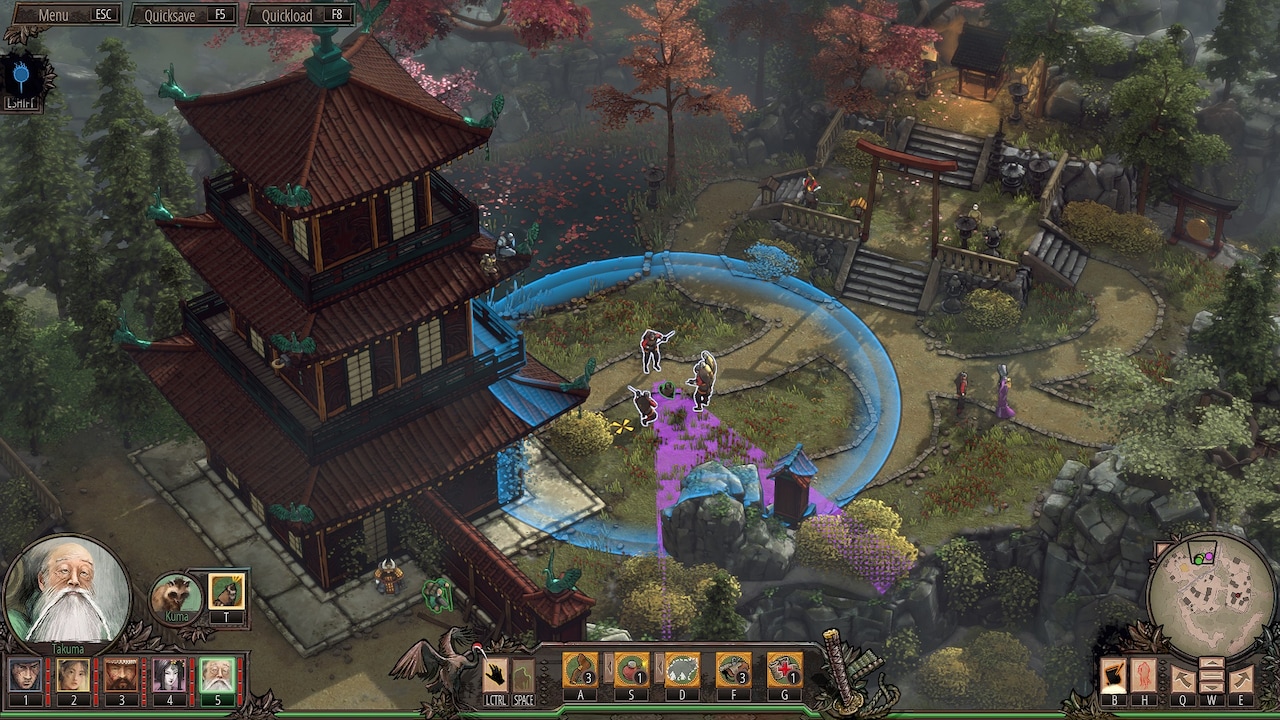Click the blood trail icon on H
This screenshot has width=1280, height=720.
[1143, 676]
